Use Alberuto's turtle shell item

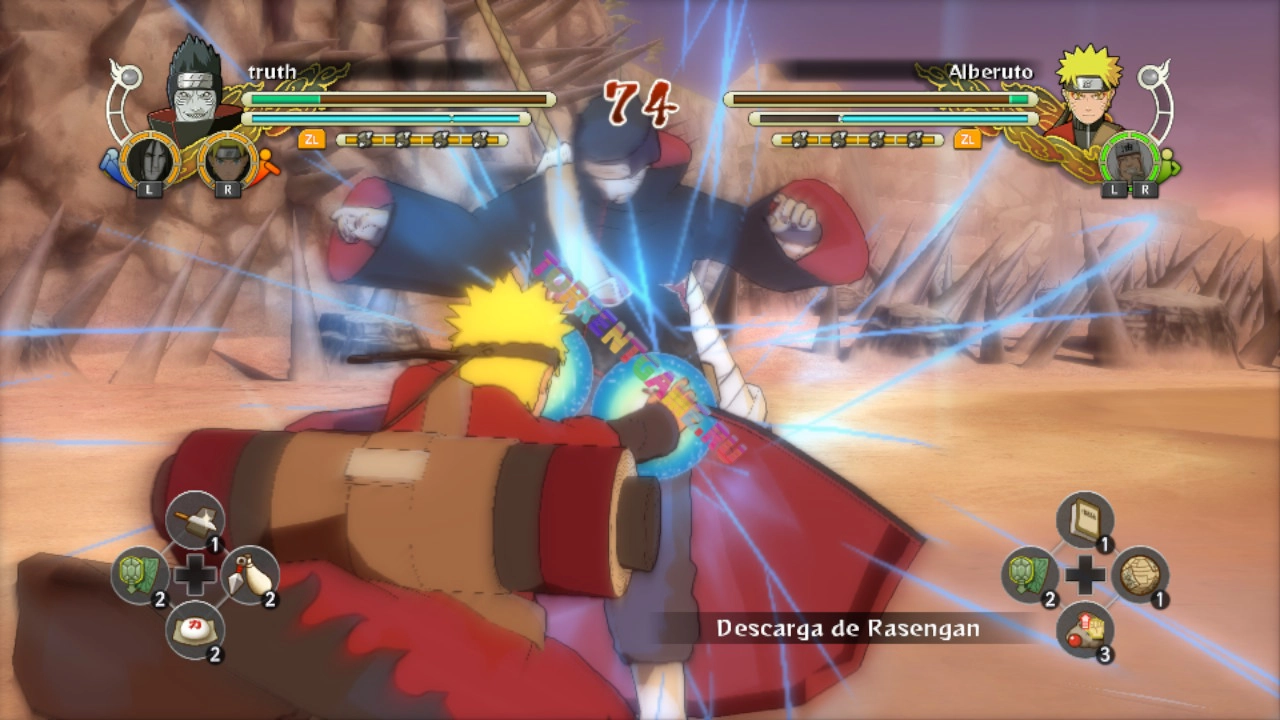tap(1030, 576)
